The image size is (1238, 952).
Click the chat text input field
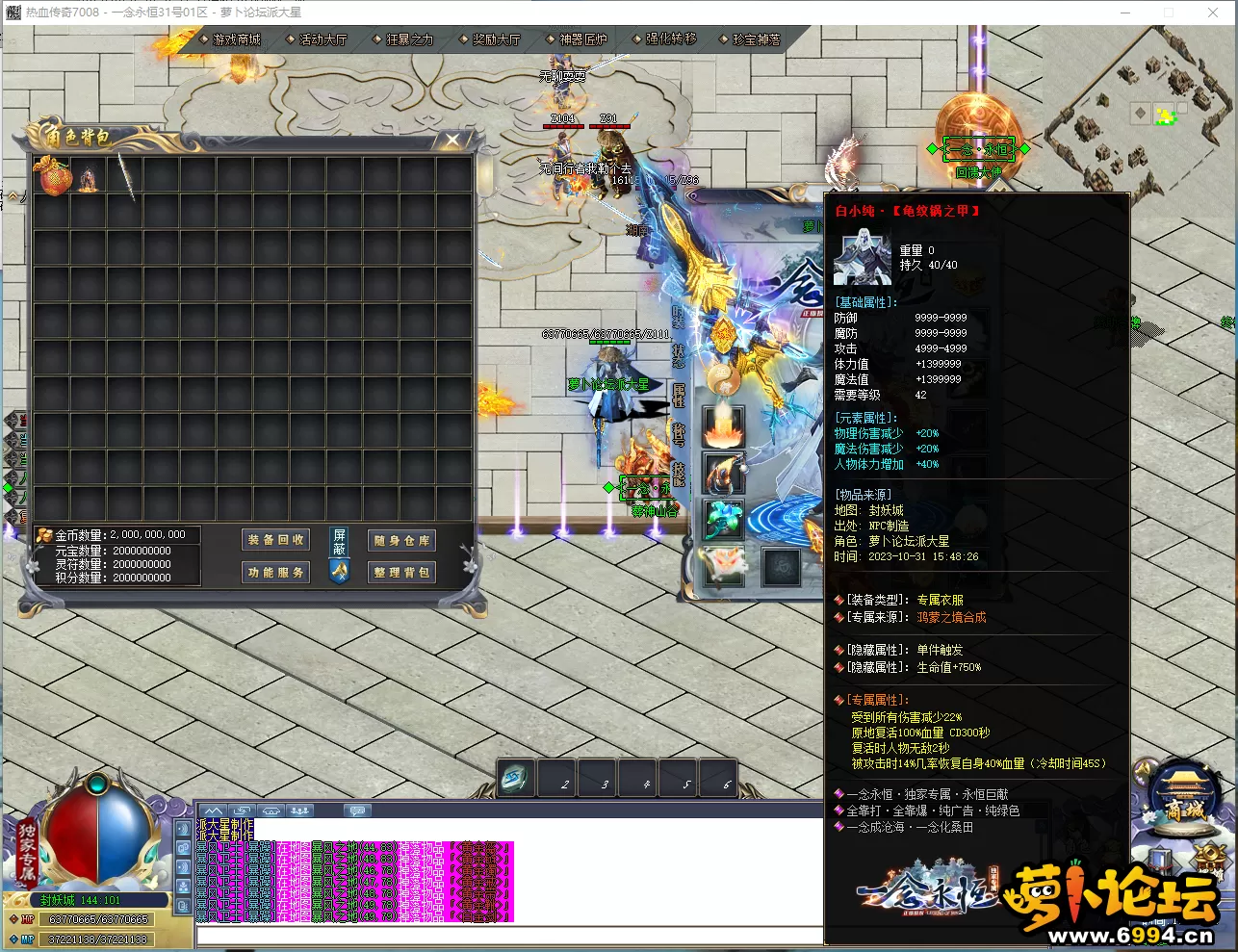(510, 936)
